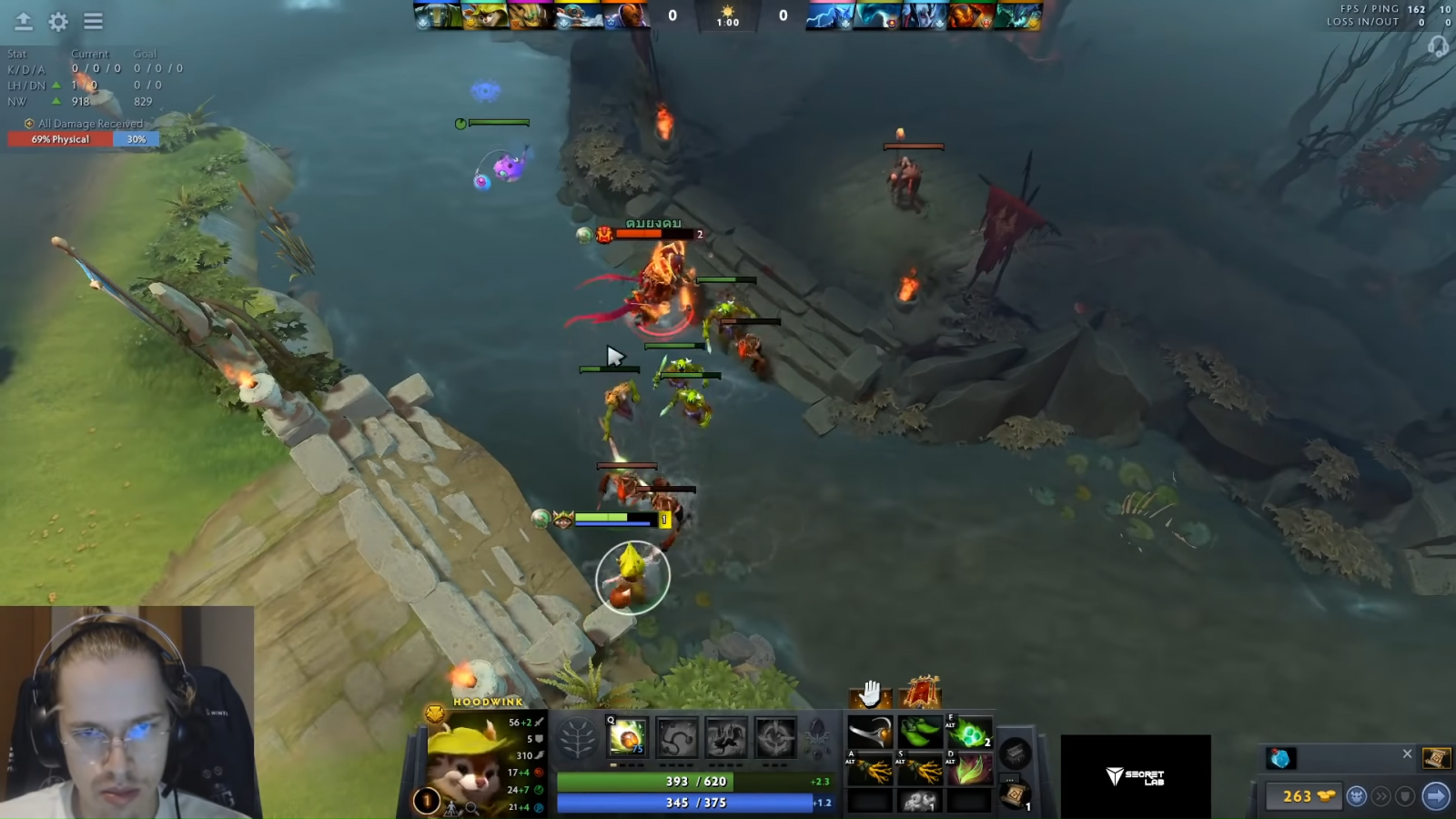Click the 263 gold counter button
Image resolution: width=1456 pixels, height=819 pixels.
coord(1303,796)
